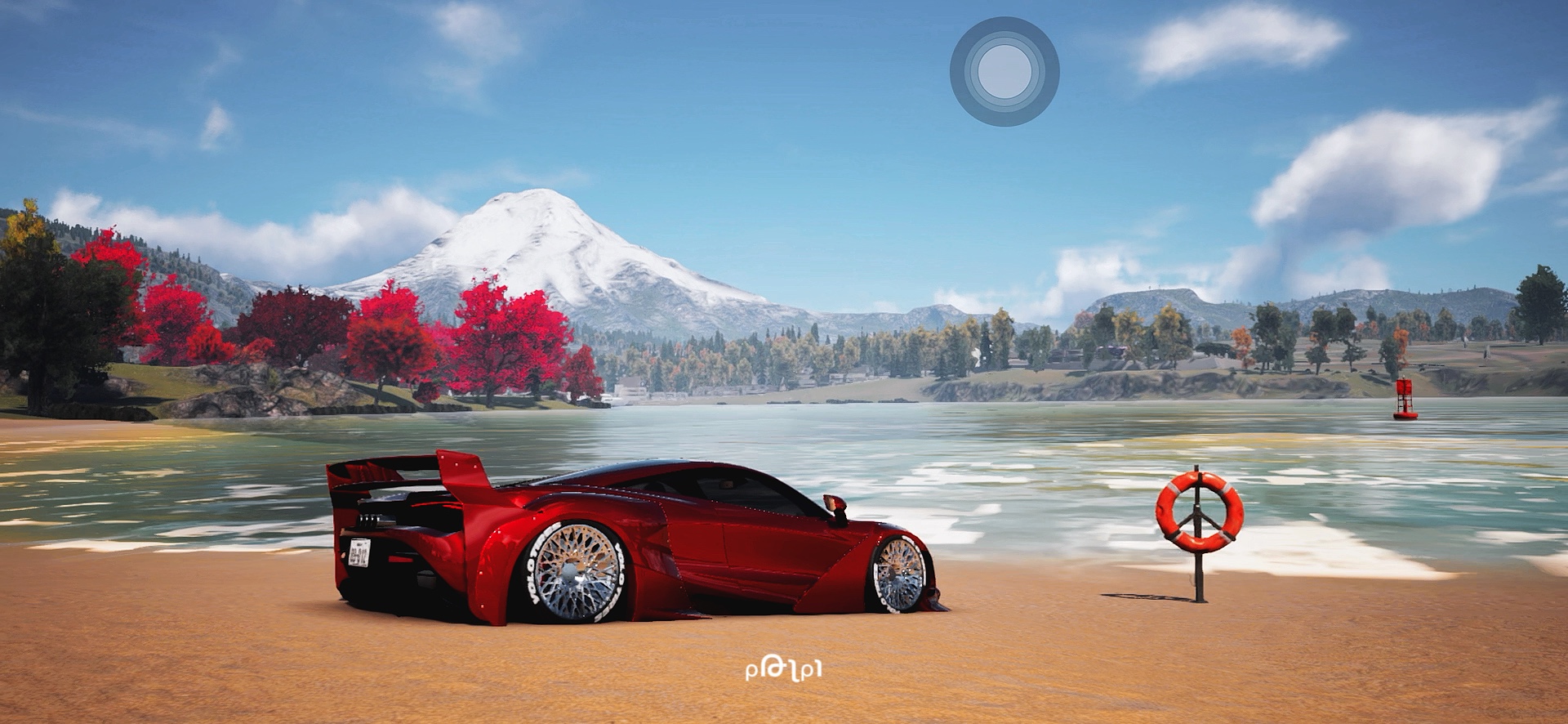This screenshot has height=724, width=1568.
Task: Tap the floating circular overlay button
Action: (x=1004, y=72)
